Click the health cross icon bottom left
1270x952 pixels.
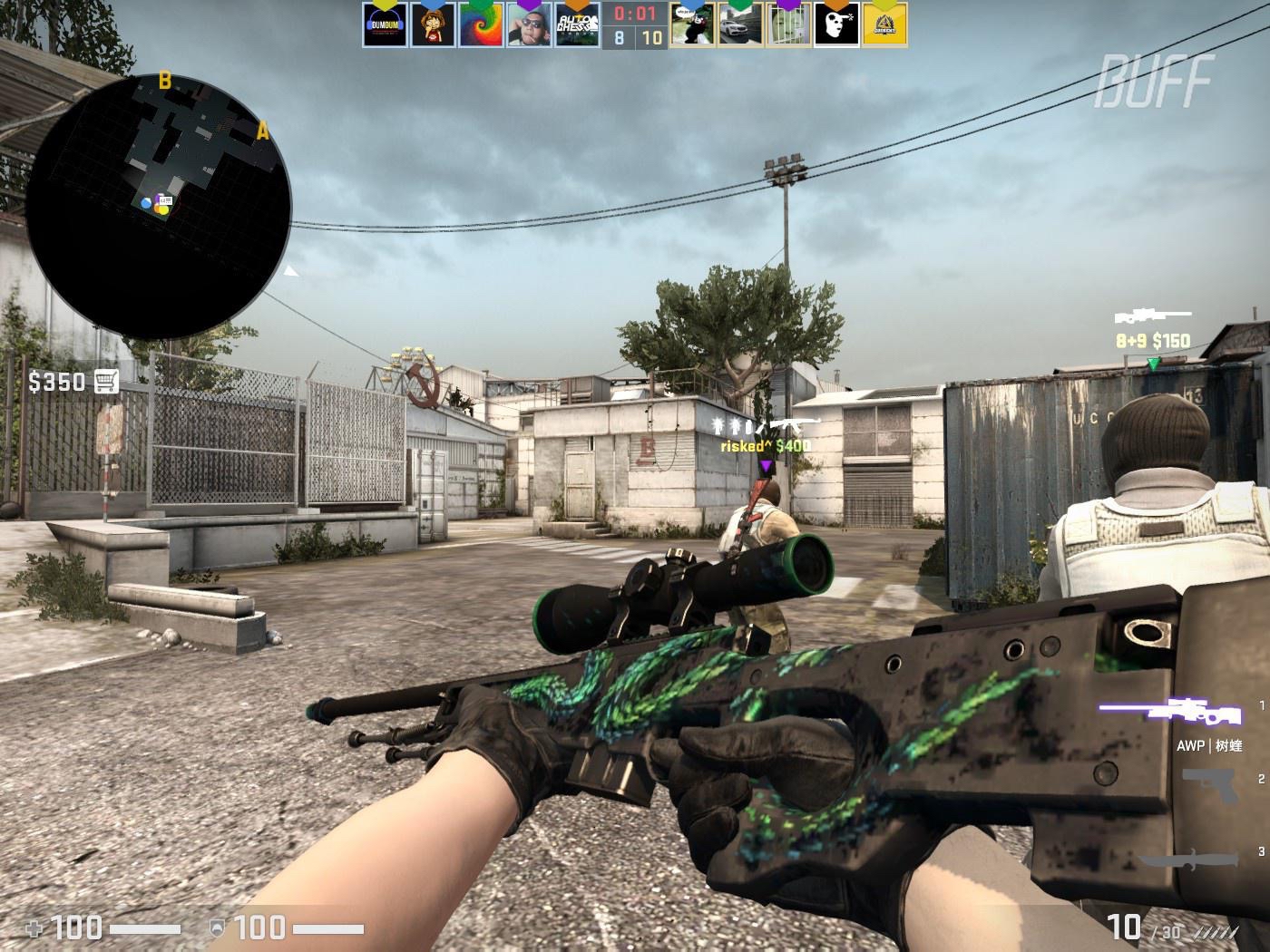tap(34, 928)
